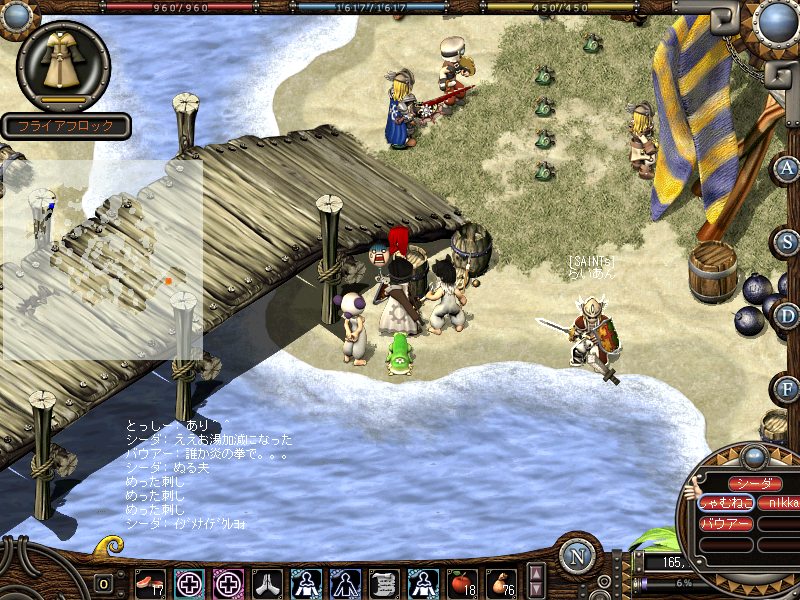Viewport: 800px width, 600px height.
Task: Use the scroll item in hotbar
Action: [x=384, y=583]
